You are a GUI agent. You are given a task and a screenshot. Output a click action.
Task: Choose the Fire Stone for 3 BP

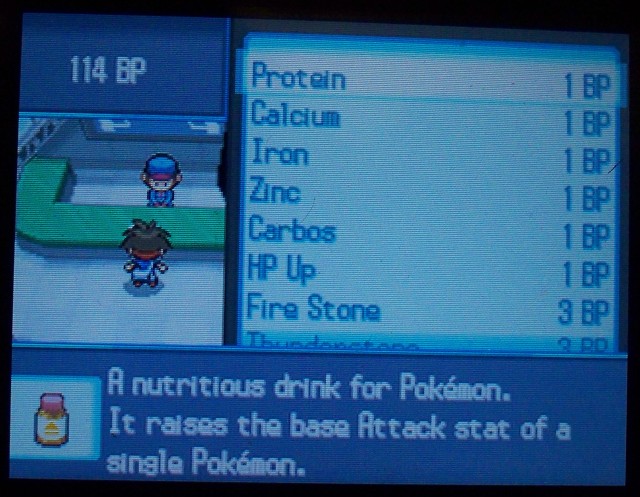pos(315,309)
